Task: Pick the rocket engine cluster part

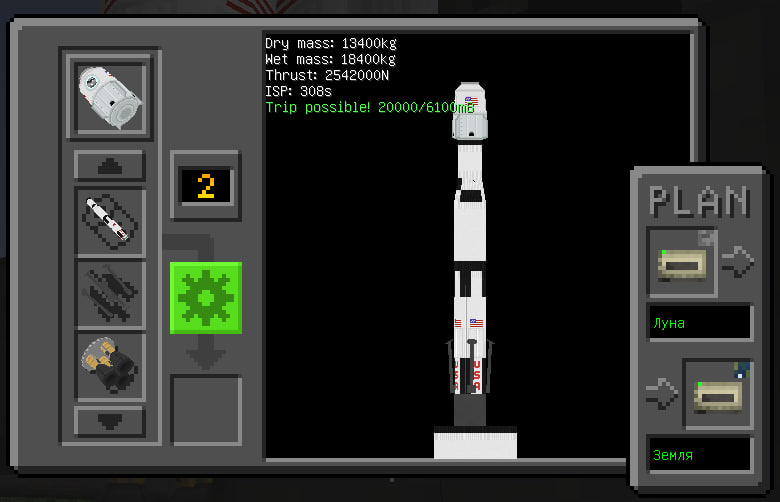Action: [109, 366]
